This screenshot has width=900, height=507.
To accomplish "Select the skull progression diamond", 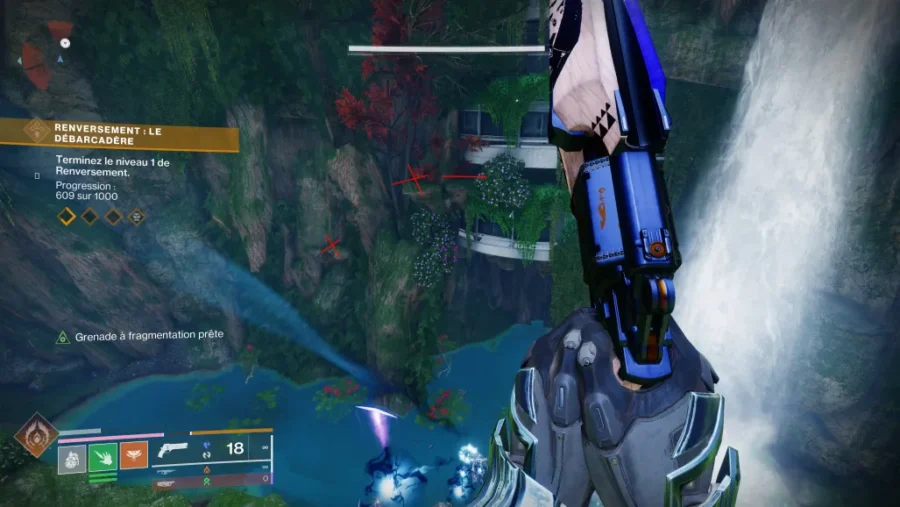I will tap(136, 215).
